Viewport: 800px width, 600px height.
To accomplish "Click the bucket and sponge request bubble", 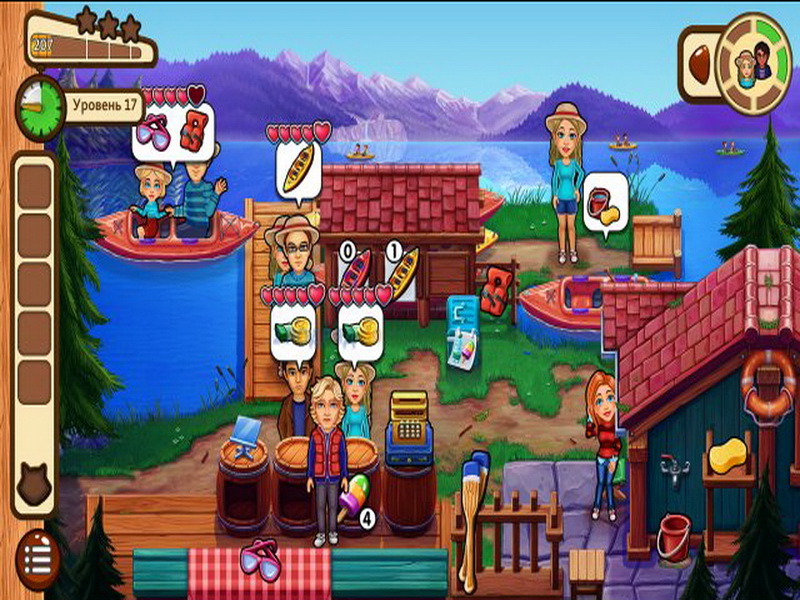I will pos(606,203).
